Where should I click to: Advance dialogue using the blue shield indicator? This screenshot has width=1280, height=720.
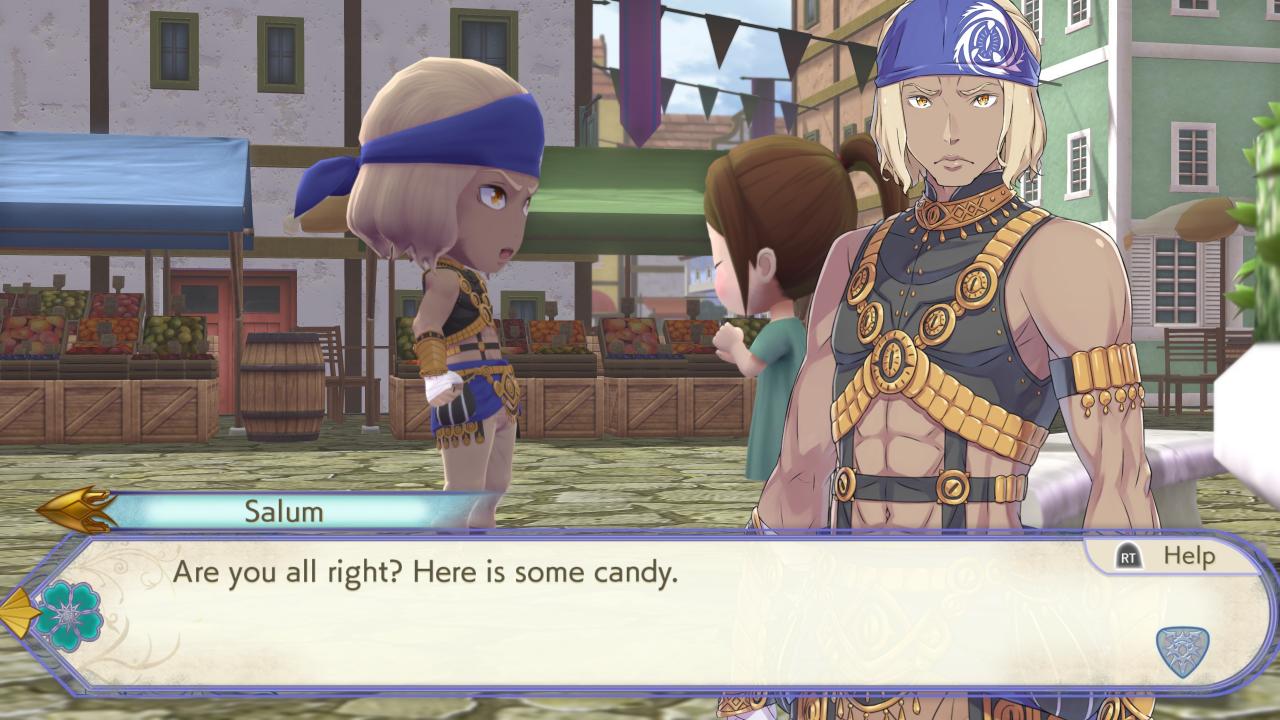[1182, 651]
